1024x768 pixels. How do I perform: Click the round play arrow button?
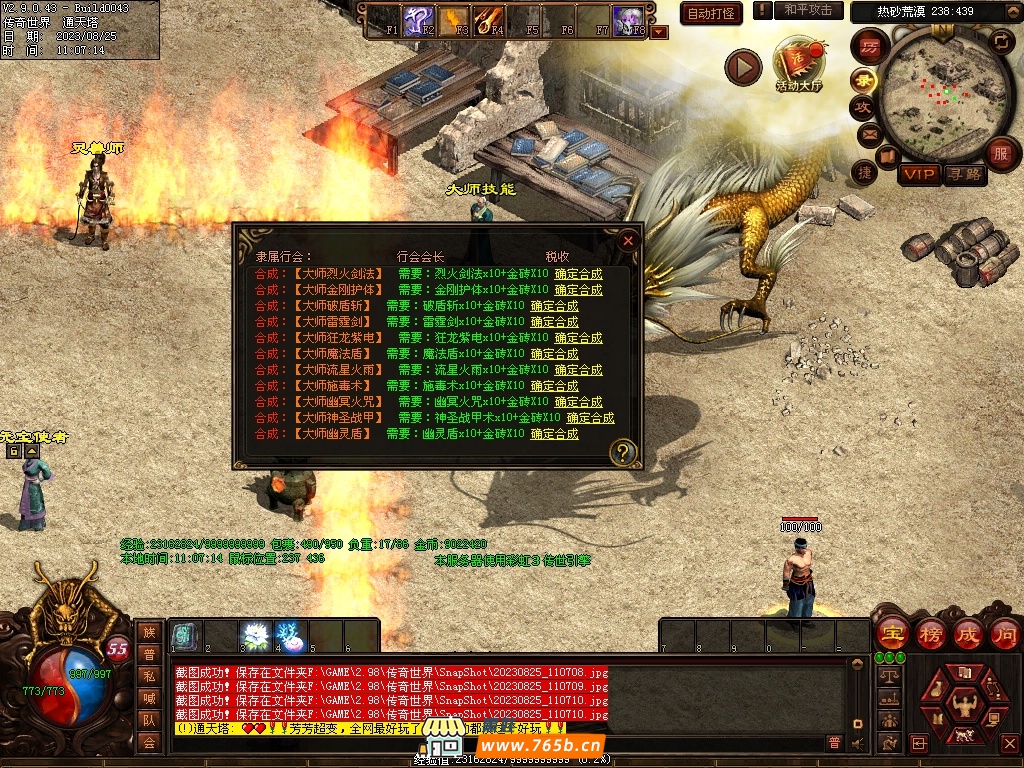coord(743,67)
